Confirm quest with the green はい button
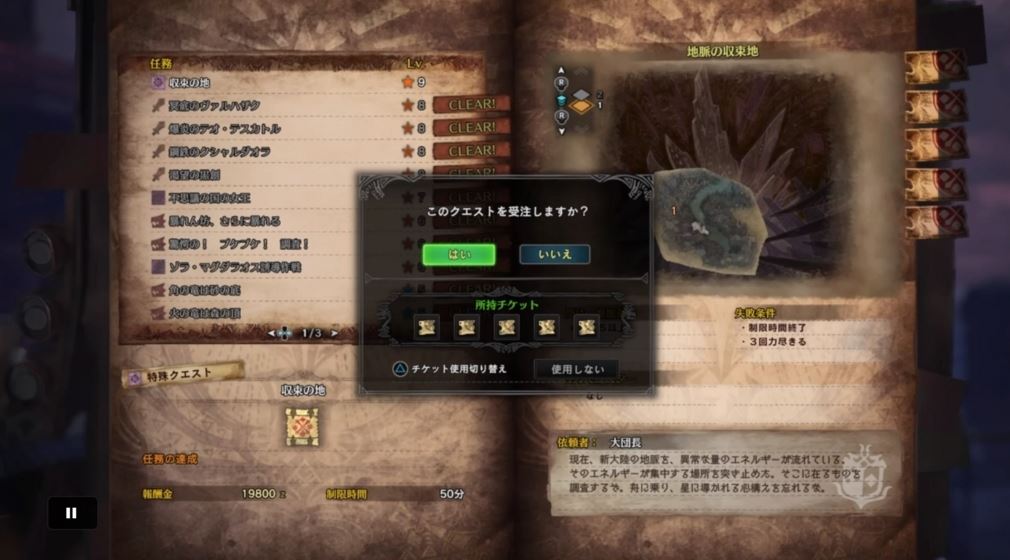Screen dimensions: 1010x560 (458, 255)
